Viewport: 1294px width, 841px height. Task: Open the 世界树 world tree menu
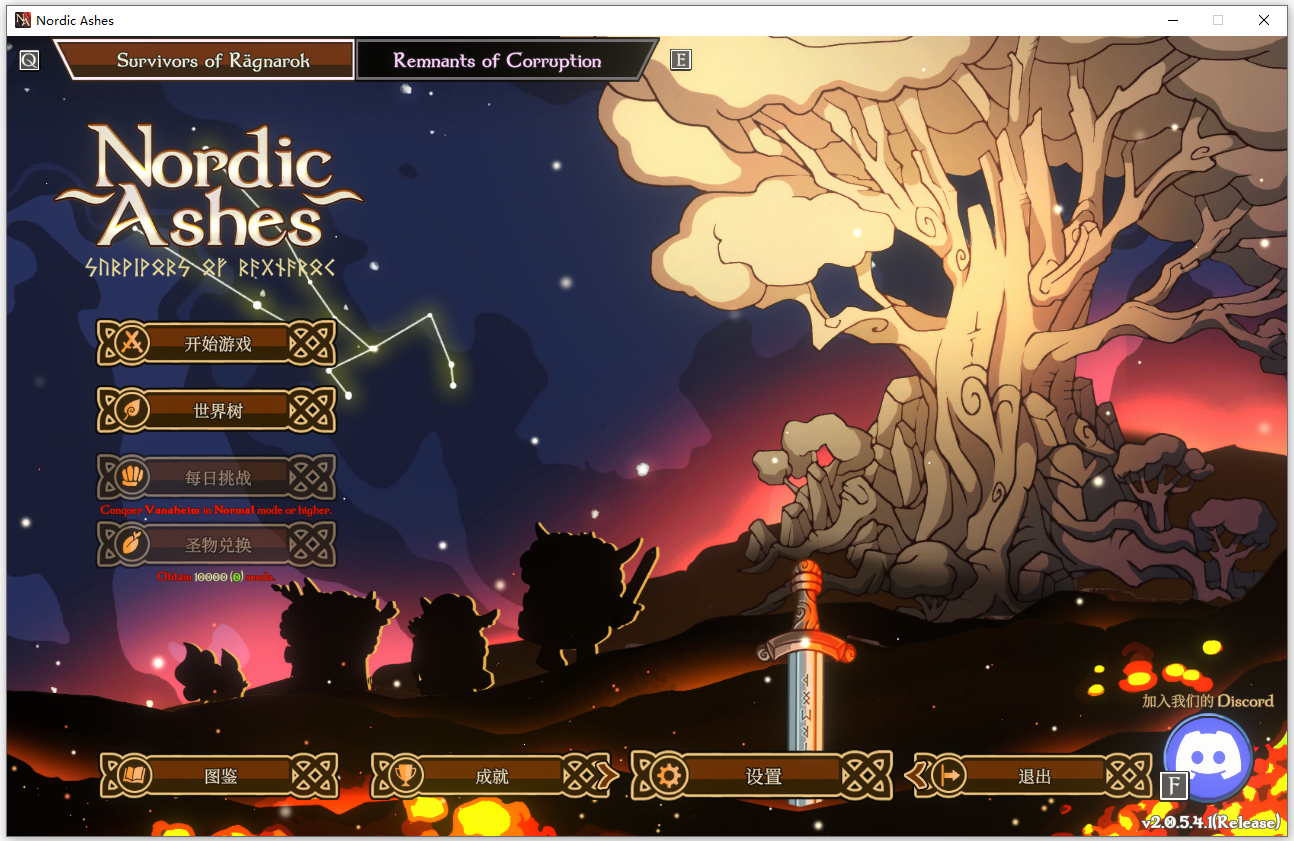pos(217,411)
